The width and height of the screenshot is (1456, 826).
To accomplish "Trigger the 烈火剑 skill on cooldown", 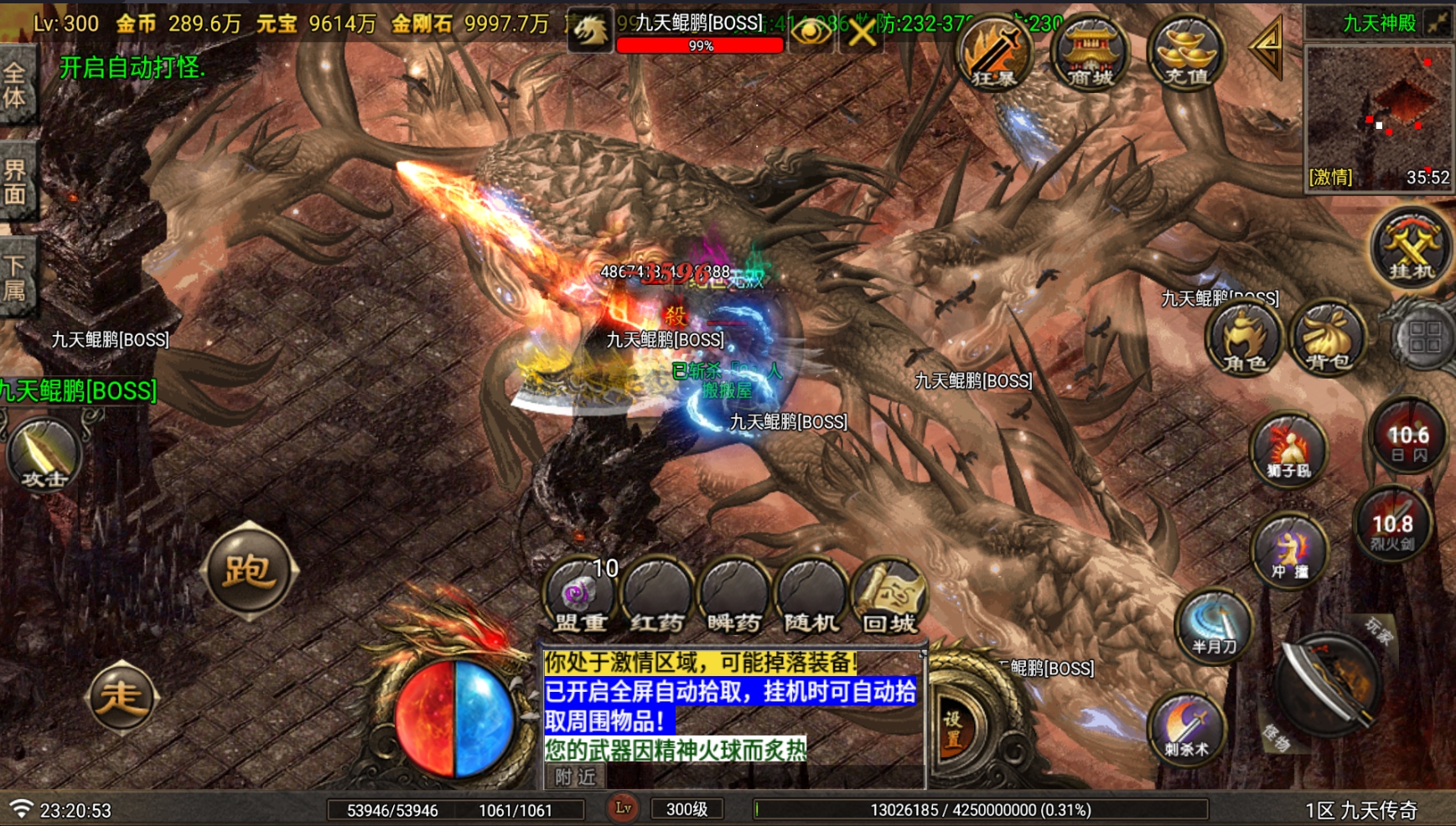I will [1392, 525].
